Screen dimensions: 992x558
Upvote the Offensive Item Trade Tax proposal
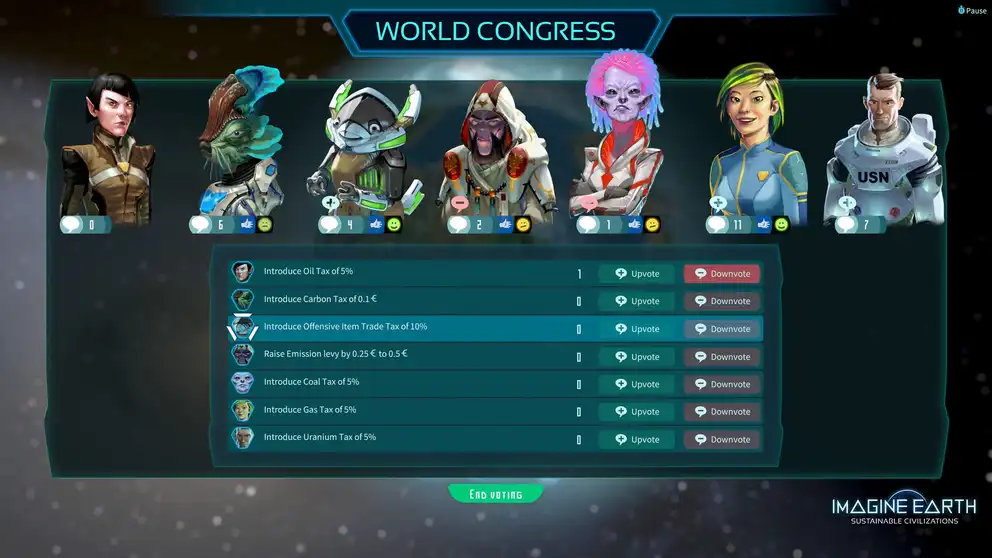[636, 329]
